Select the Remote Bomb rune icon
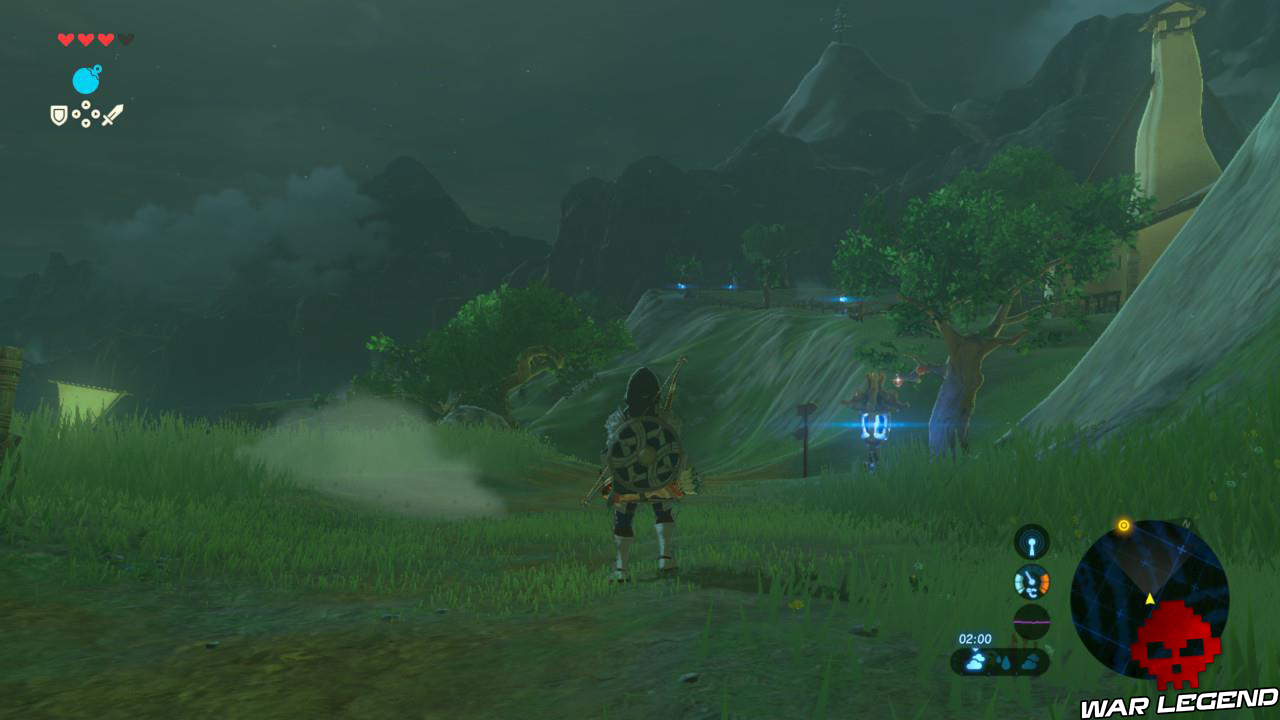 click(x=87, y=79)
